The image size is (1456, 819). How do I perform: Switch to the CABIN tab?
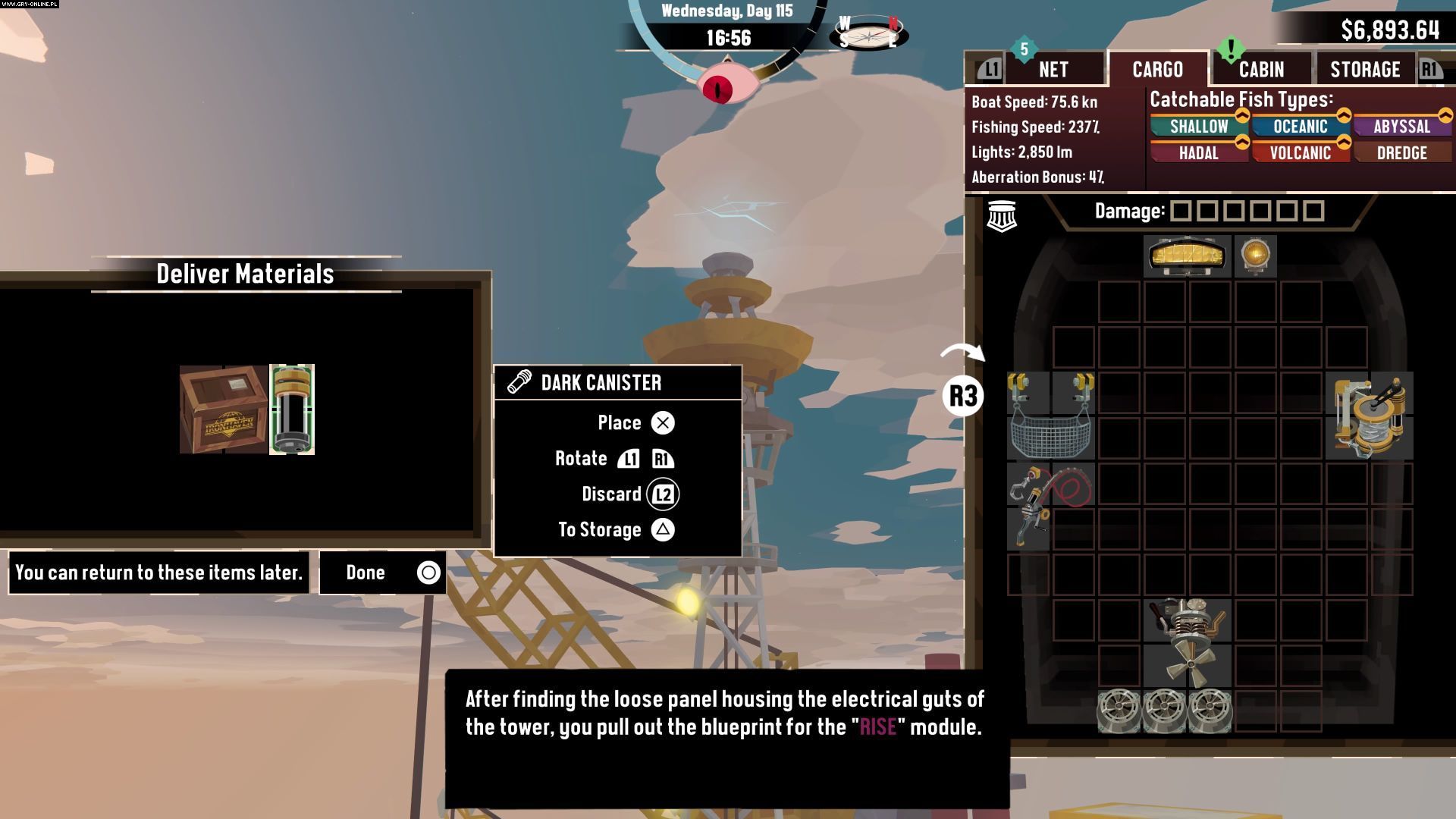(1261, 70)
